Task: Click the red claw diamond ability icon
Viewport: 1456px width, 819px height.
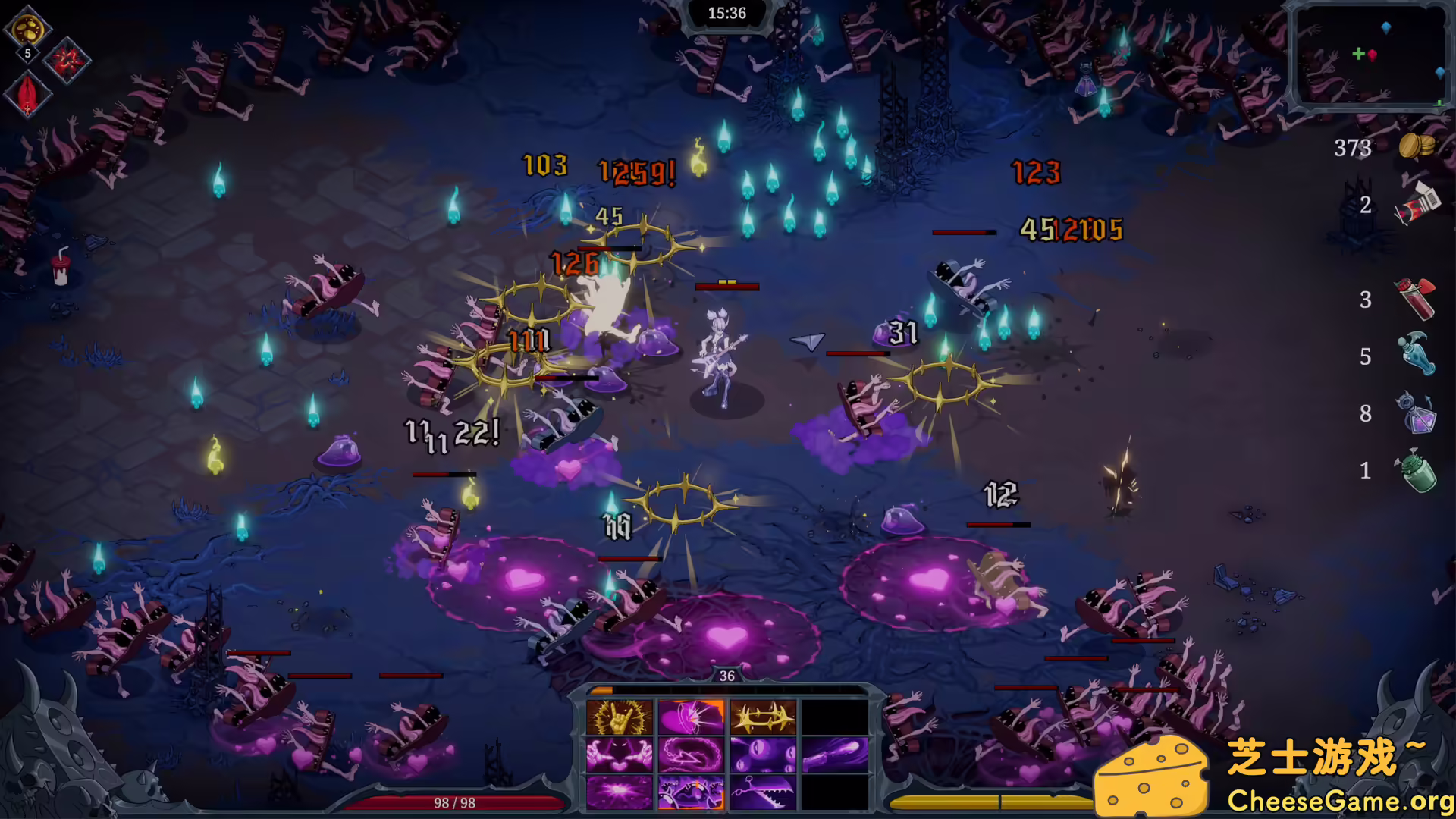Action: point(67,62)
